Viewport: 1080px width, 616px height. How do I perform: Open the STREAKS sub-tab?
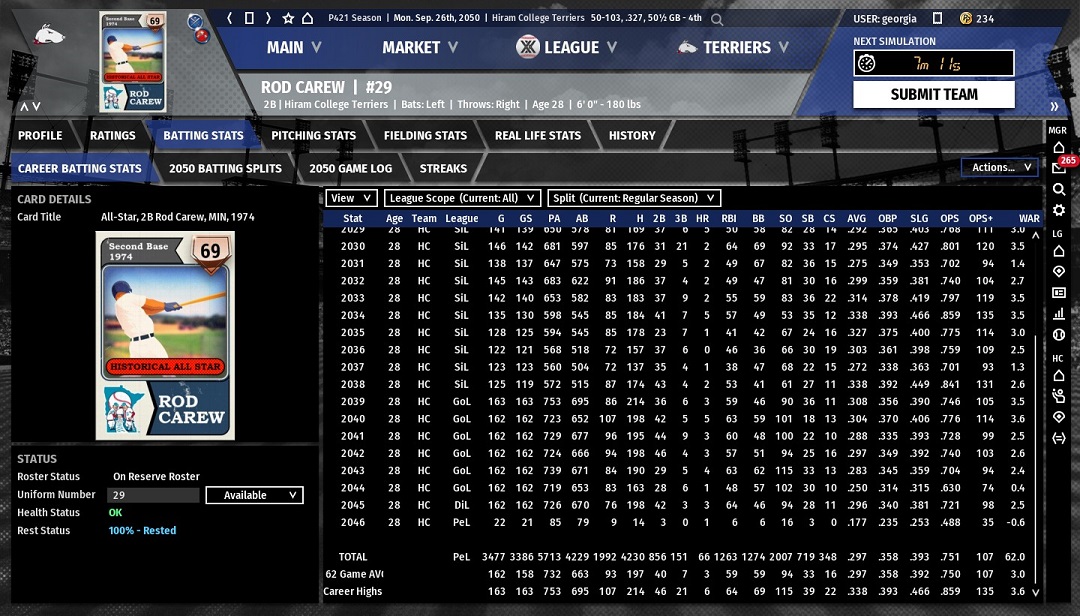[x=443, y=168]
